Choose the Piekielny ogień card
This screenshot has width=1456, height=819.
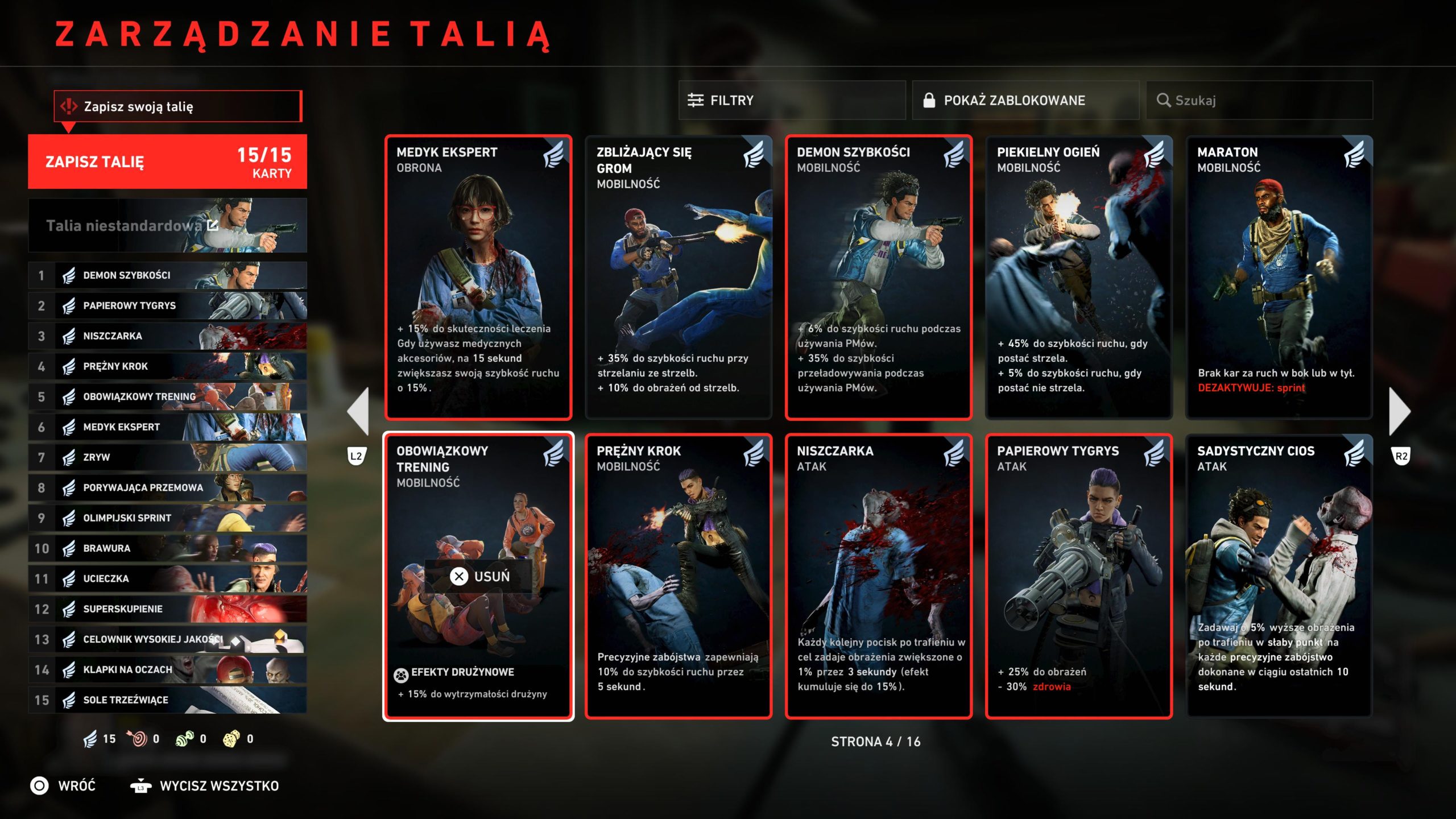(x=1078, y=277)
